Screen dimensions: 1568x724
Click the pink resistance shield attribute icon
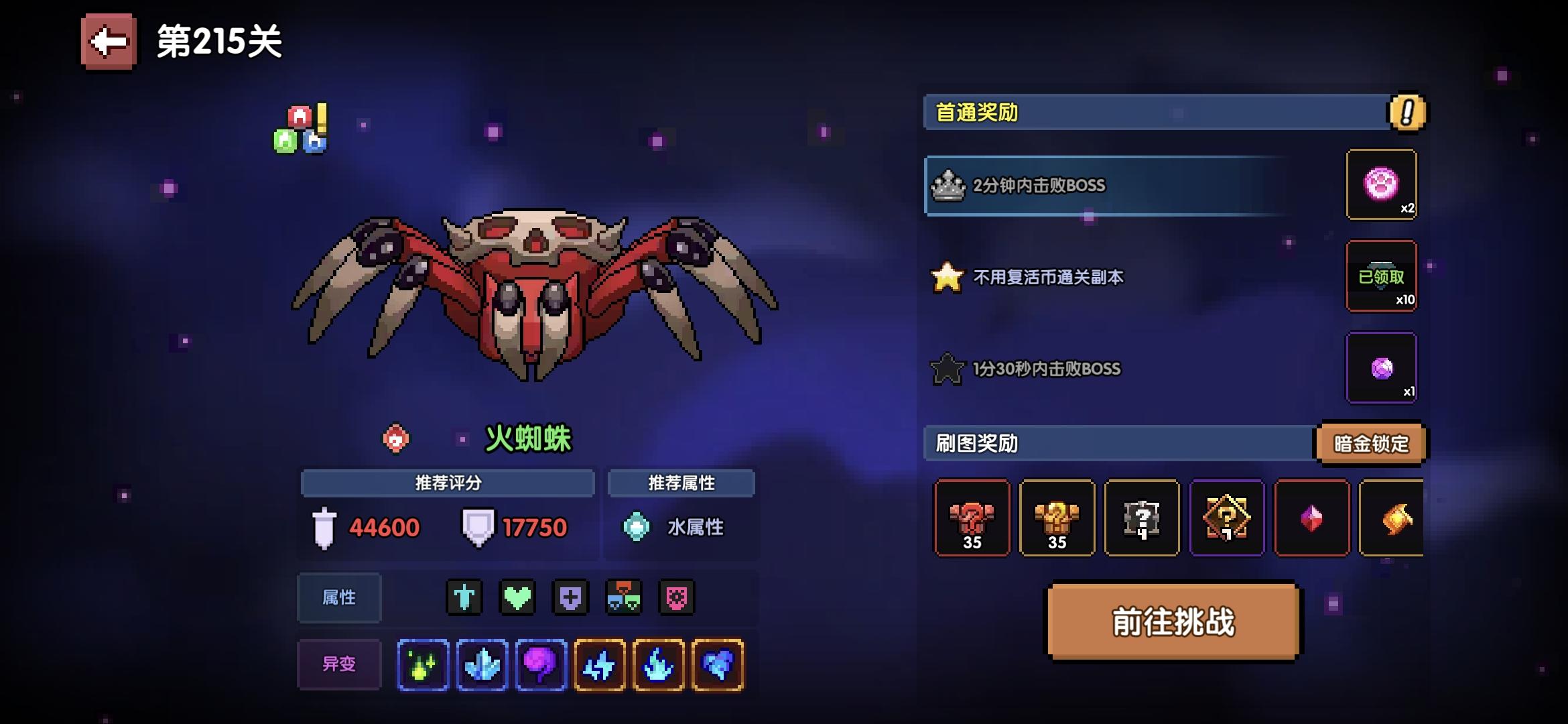[677, 597]
